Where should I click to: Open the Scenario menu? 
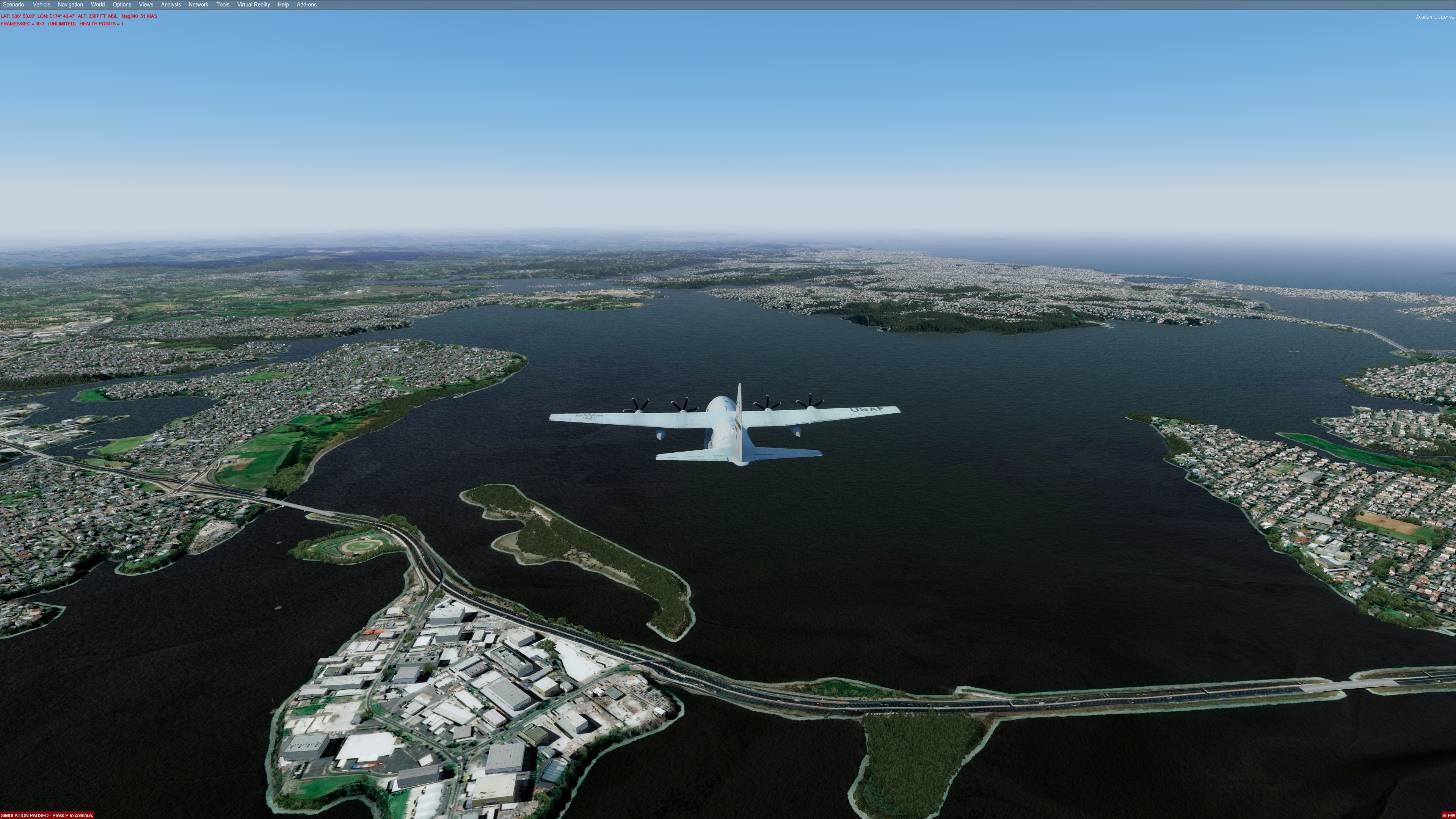(14, 5)
